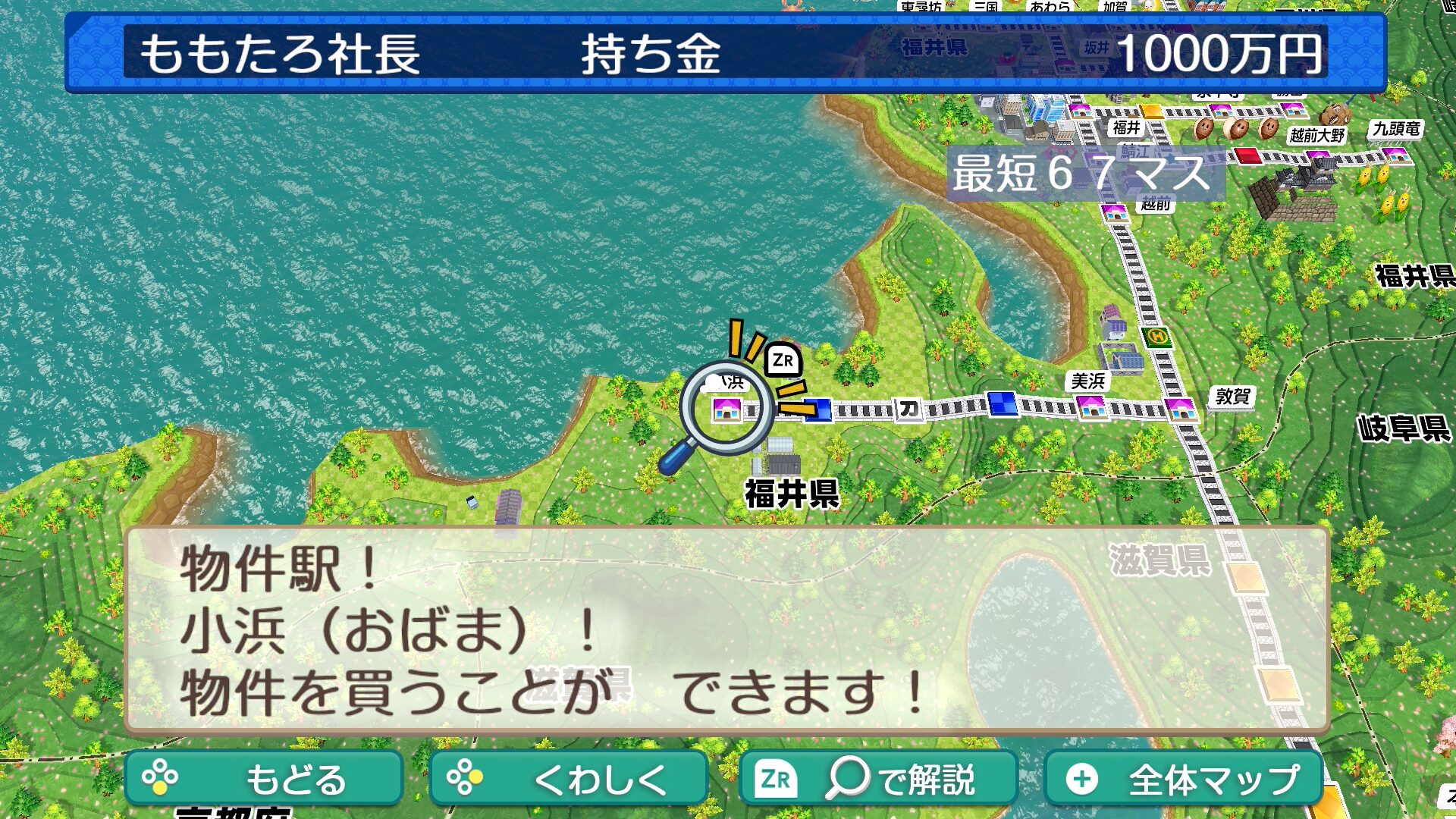Open the 全体マップ overview map
Screen dimensions: 1456x819
tap(1183, 778)
